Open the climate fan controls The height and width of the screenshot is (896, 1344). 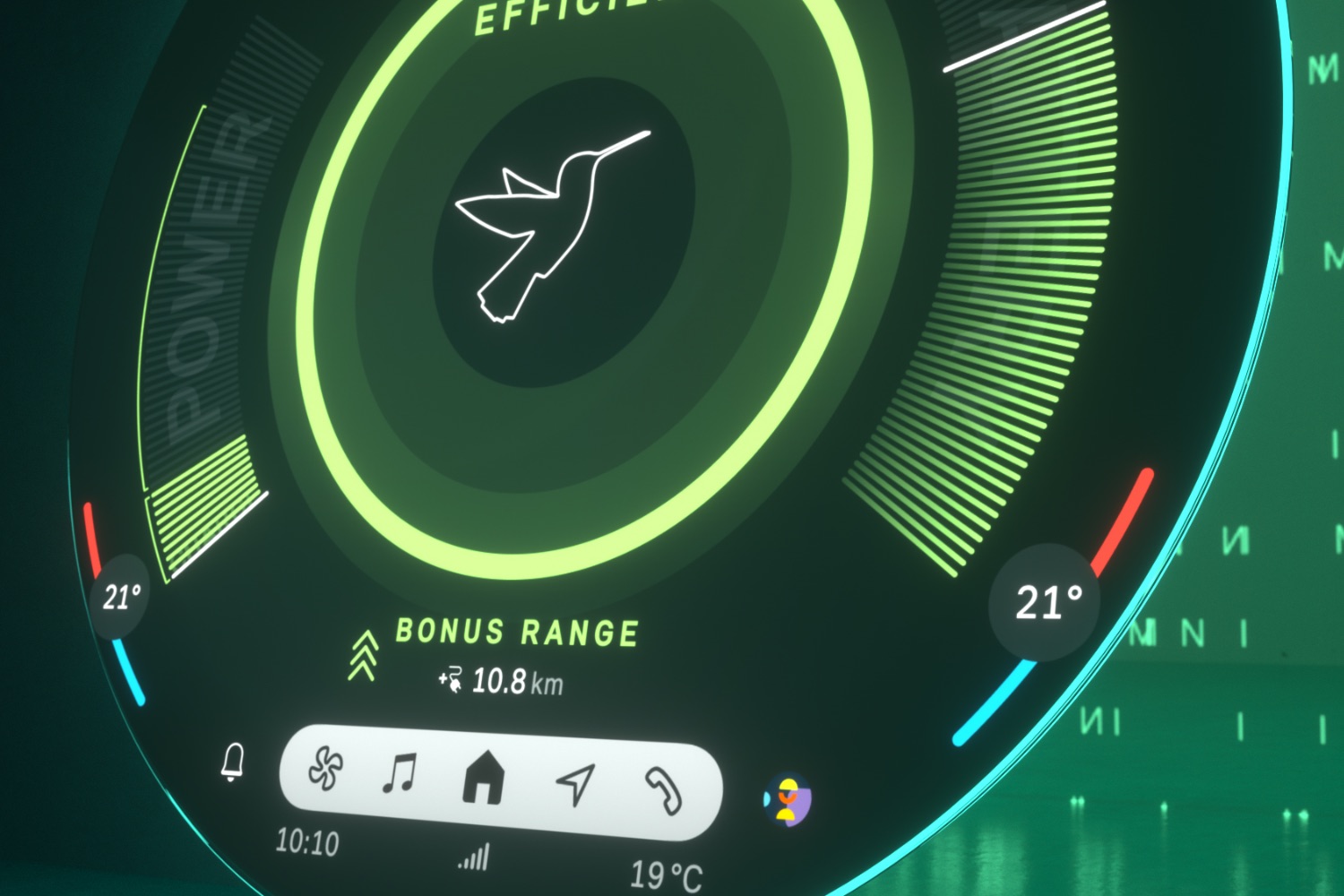[324, 769]
